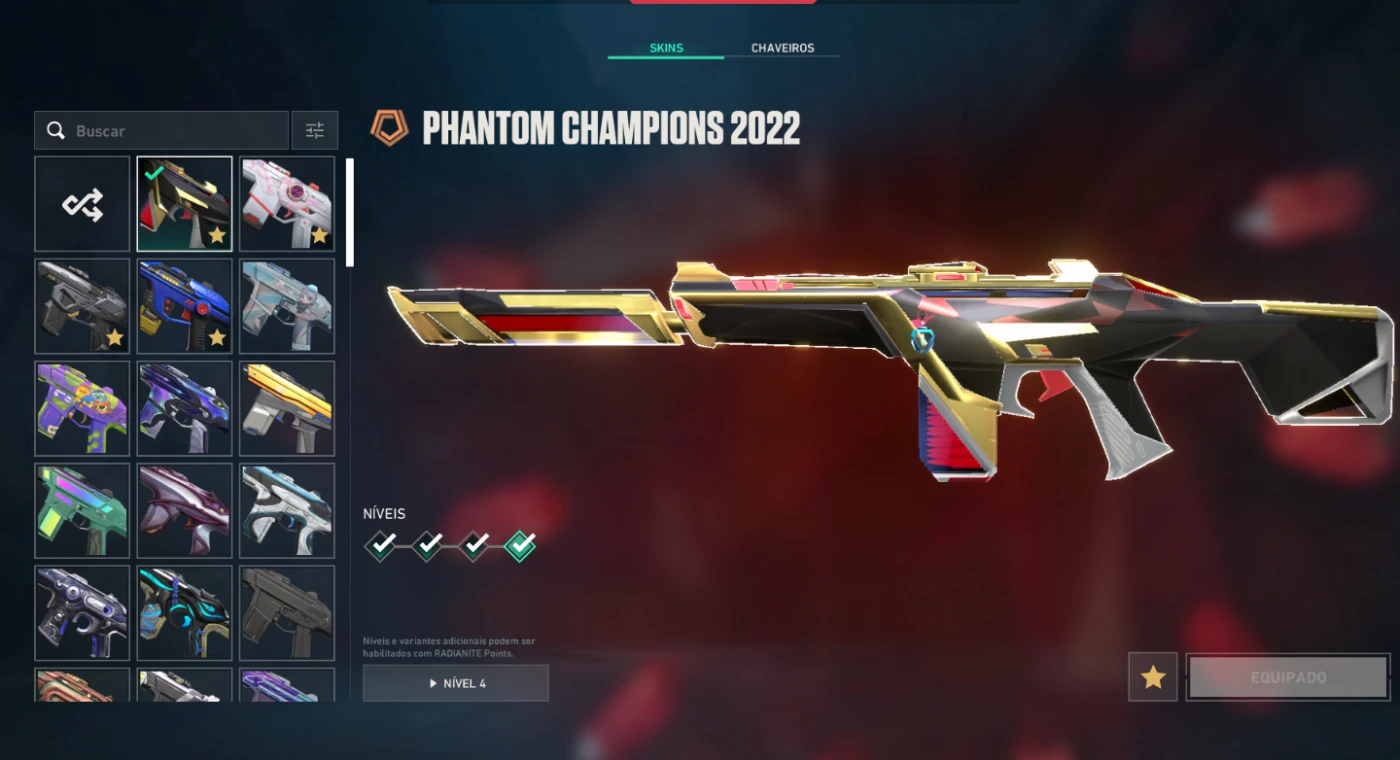The image size is (1400, 760).
Task: Choose the highlighted fourth level diamond
Action: tap(520, 545)
